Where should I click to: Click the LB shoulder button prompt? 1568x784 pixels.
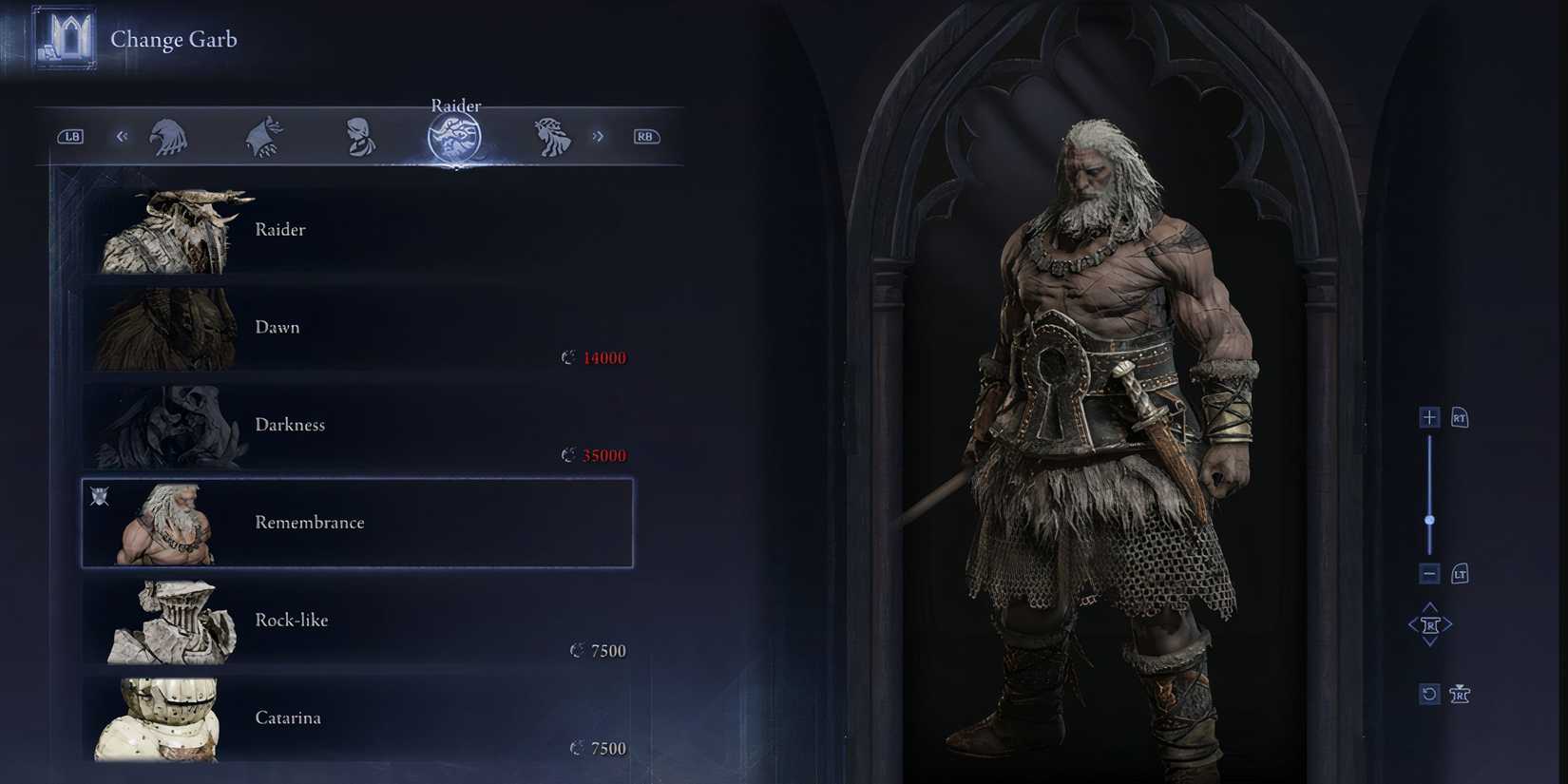[x=71, y=136]
